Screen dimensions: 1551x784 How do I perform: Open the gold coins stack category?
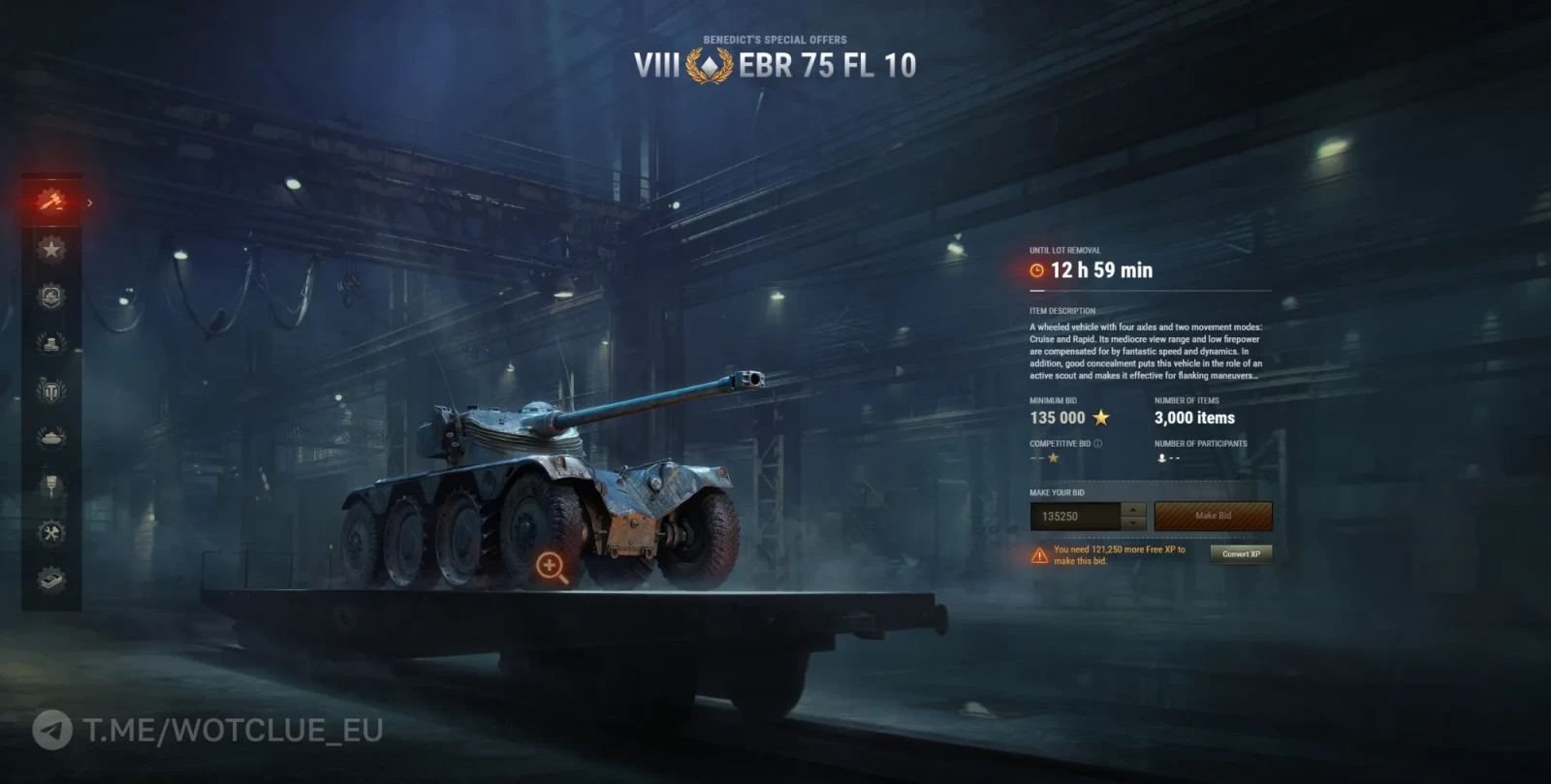pyautogui.click(x=51, y=343)
